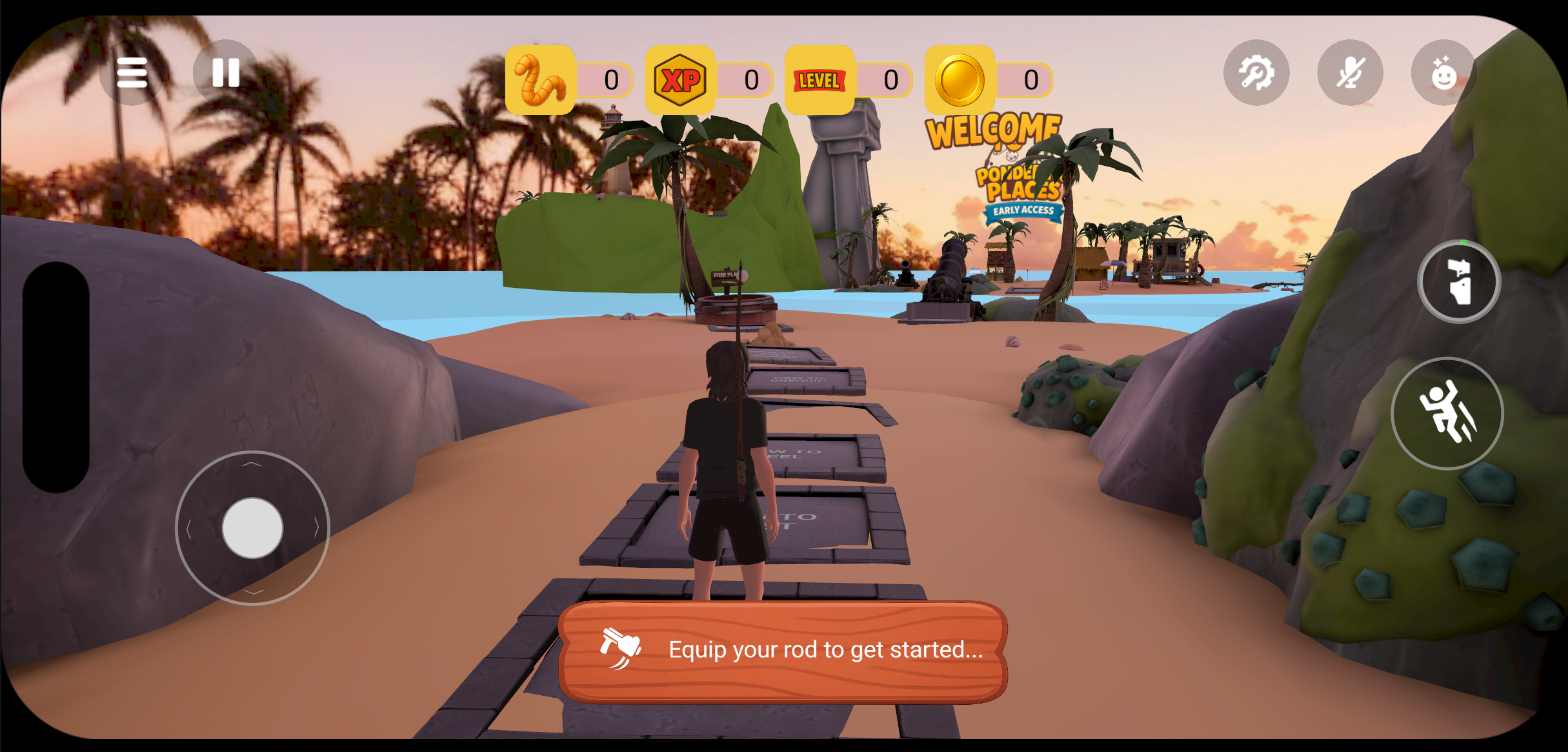The image size is (1568, 752).
Task: Open the hamburger menu
Action: [x=132, y=72]
